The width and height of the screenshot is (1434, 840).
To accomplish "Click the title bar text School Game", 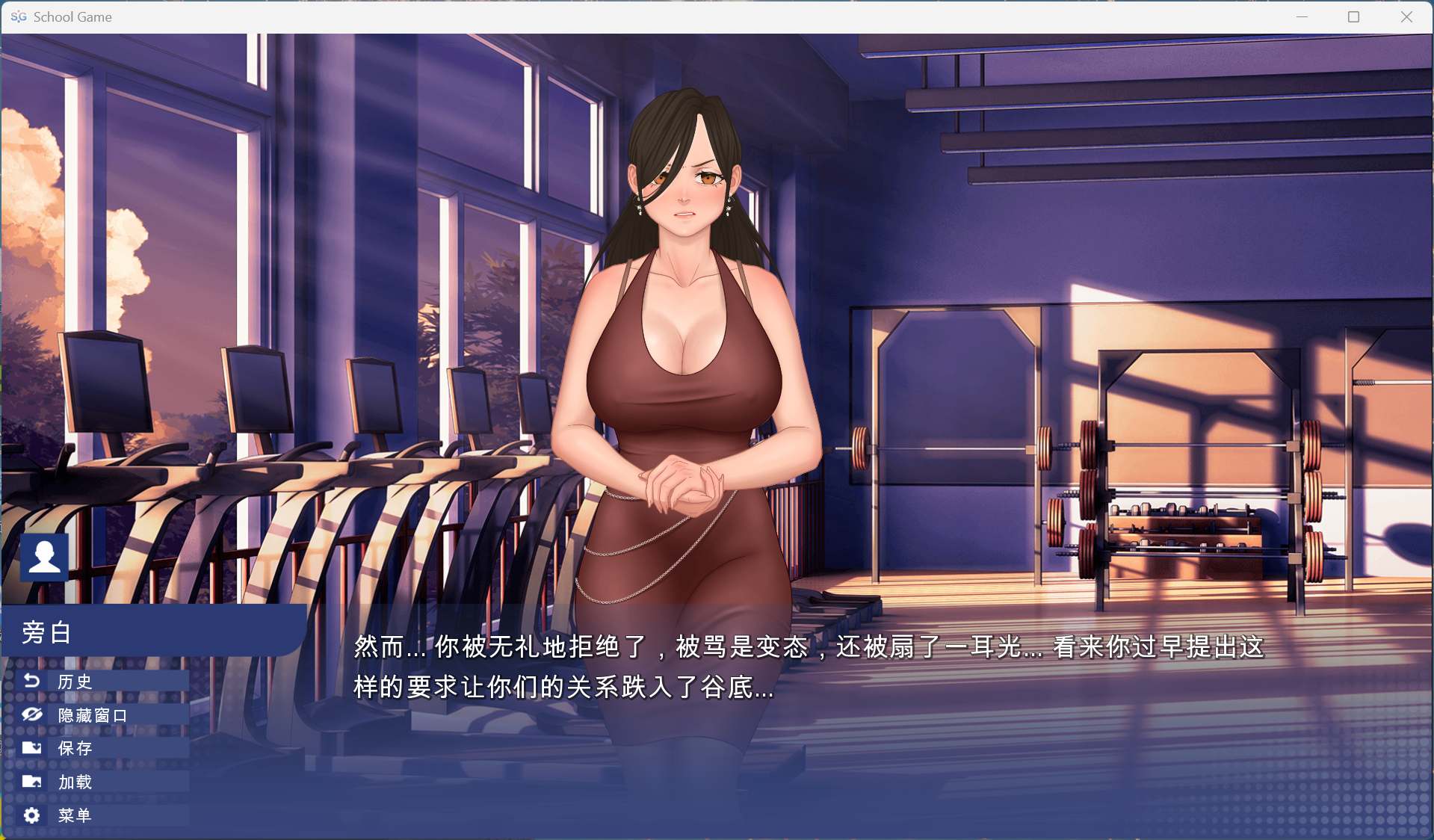I will (x=73, y=16).
